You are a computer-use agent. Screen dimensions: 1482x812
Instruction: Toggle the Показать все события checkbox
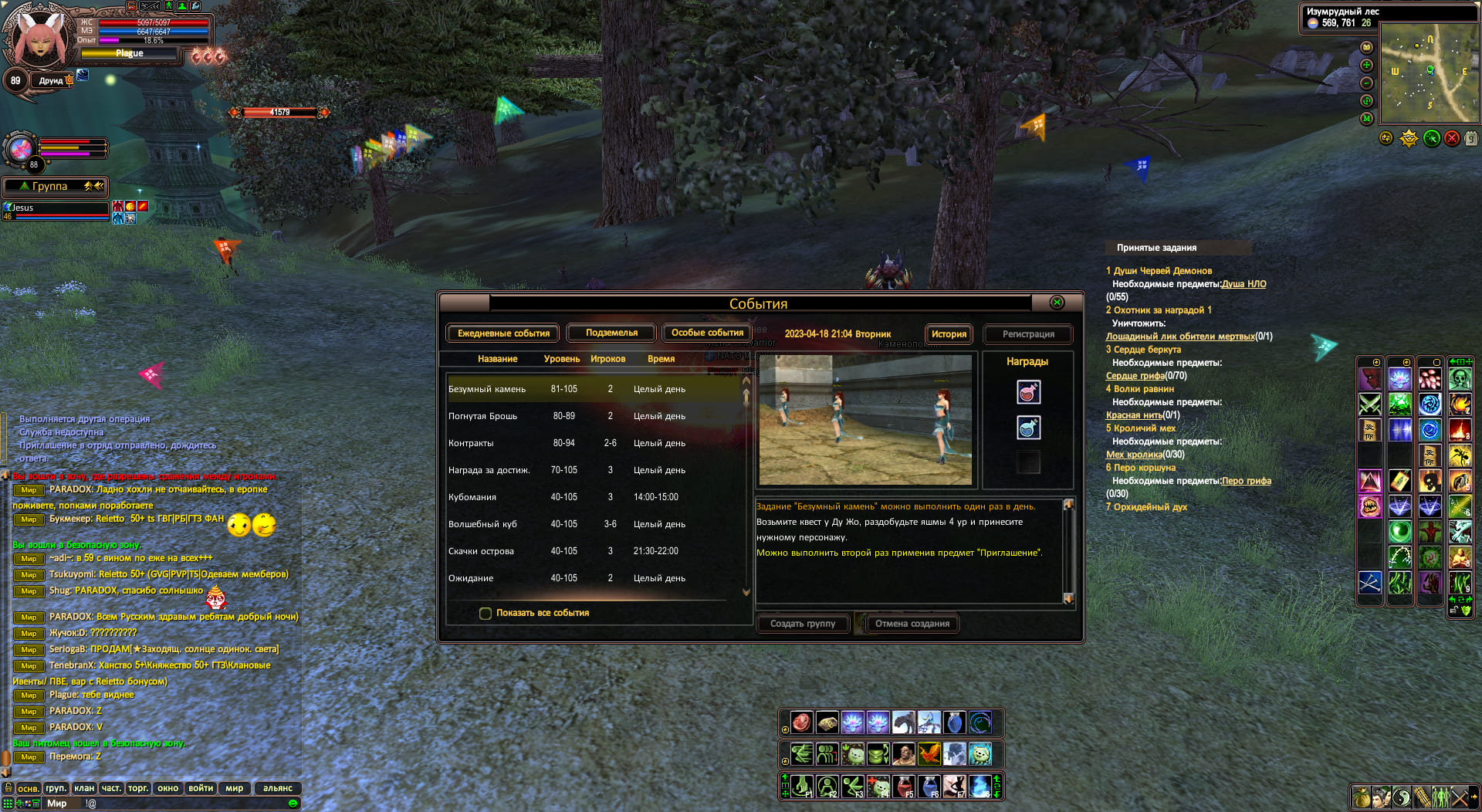[486, 614]
